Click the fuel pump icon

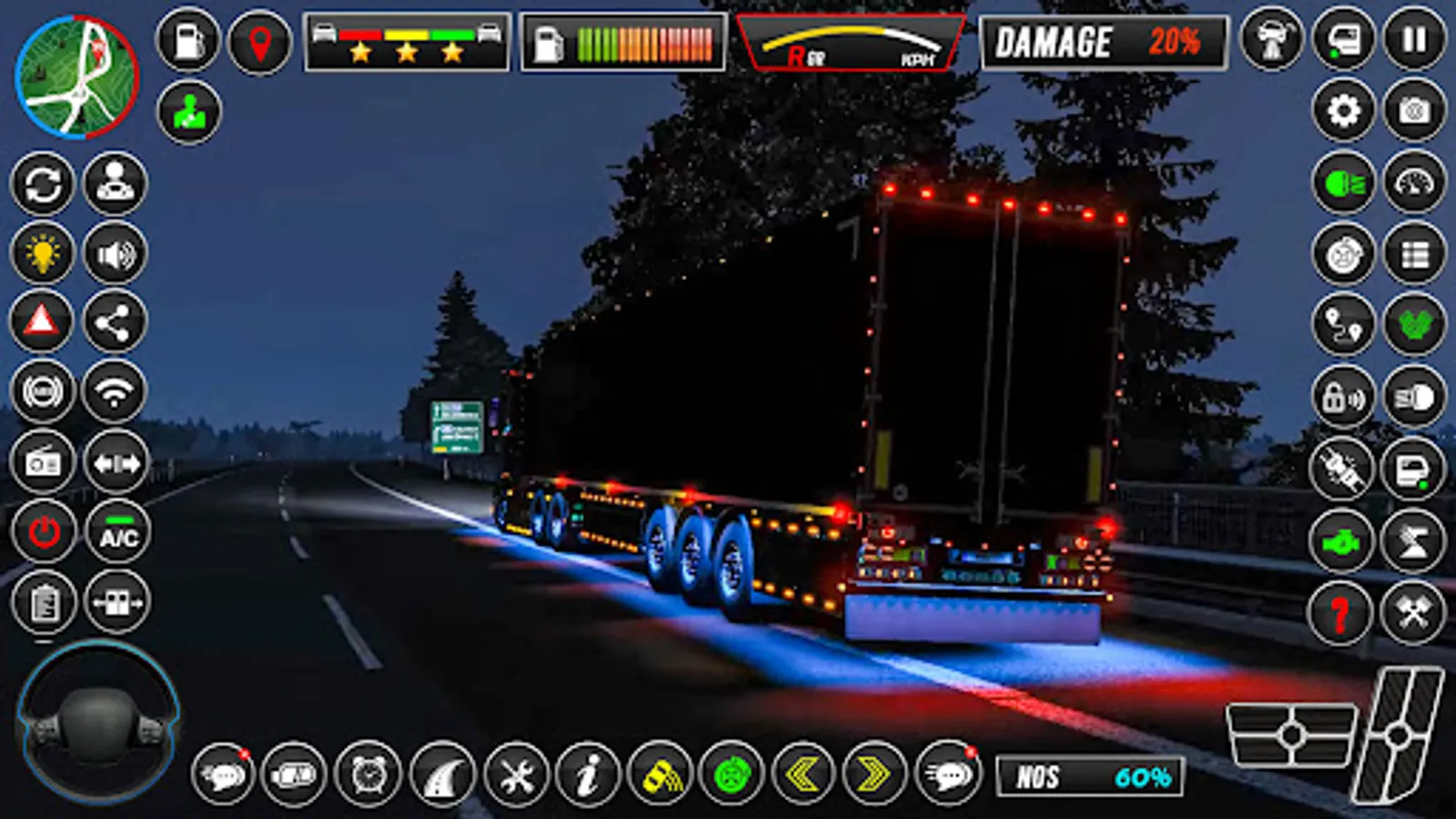187,41
